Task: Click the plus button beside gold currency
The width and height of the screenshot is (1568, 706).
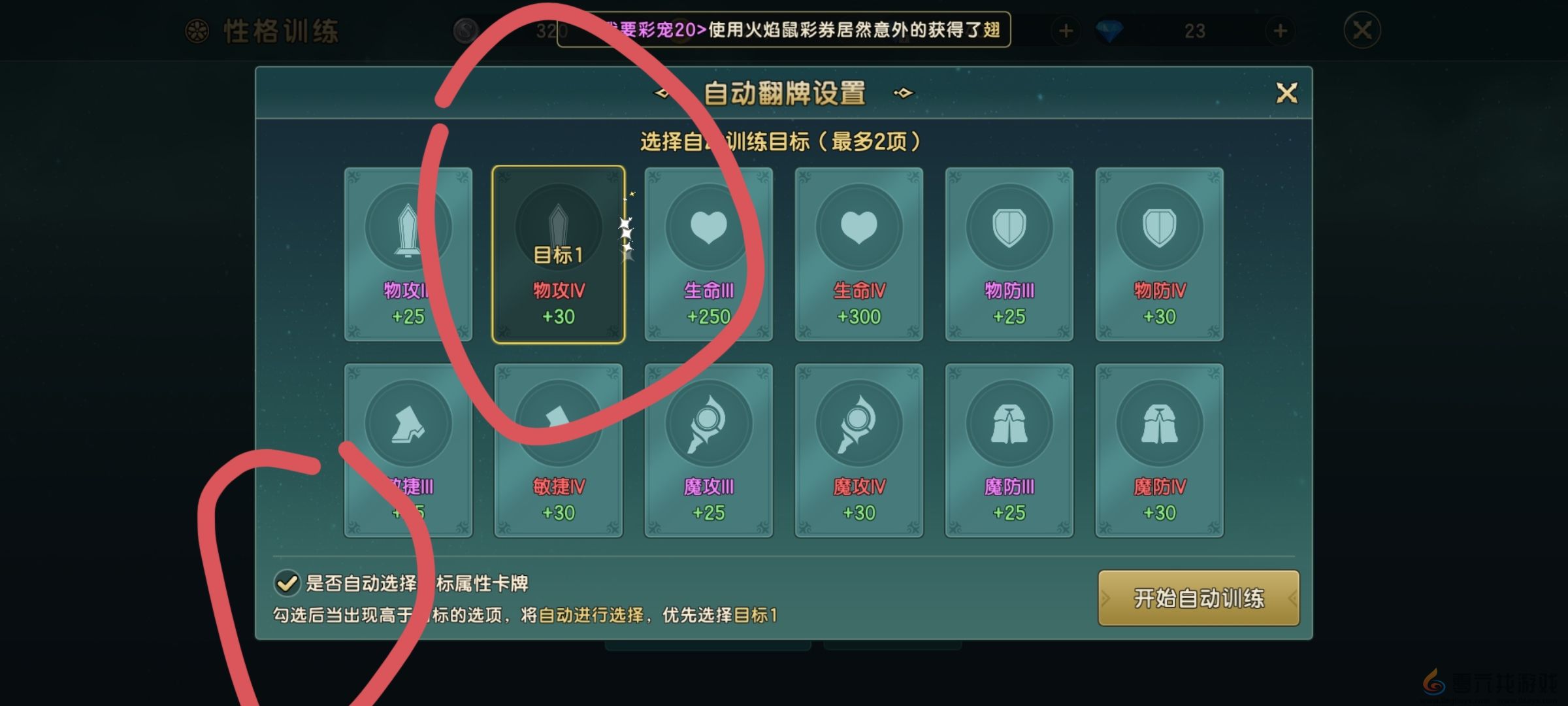Action: (x=1065, y=31)
